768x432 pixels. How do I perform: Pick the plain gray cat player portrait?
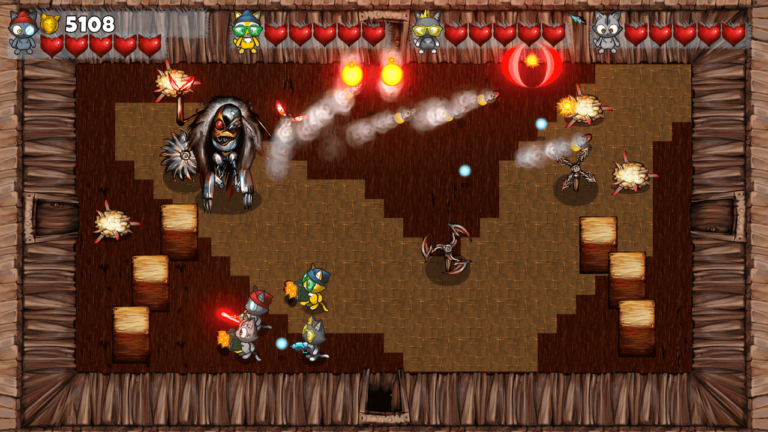tap(606, 32)
